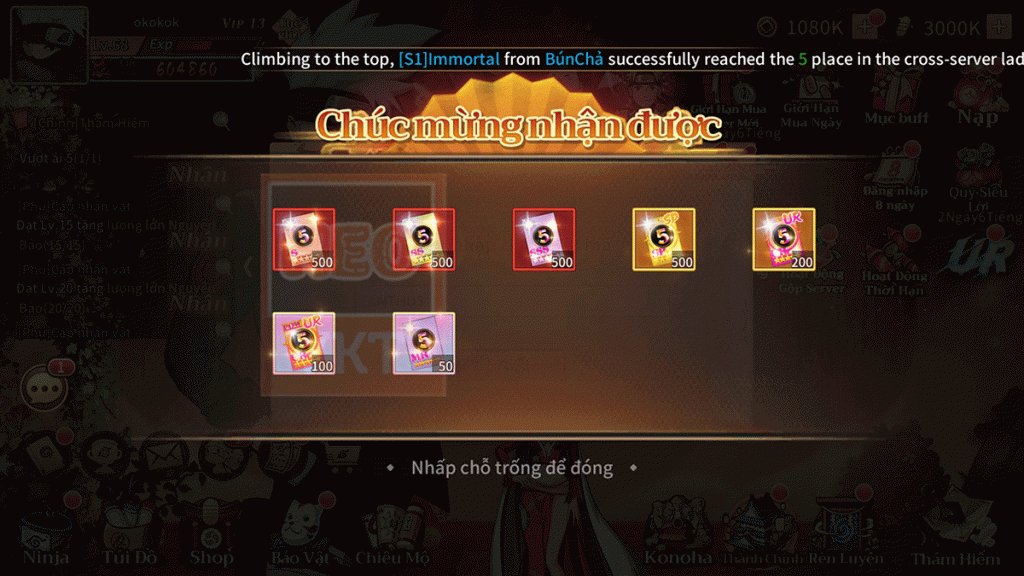This screenshot has width=1024, height=576.
Task: Select the pink UR card reward (100)
Action: coord(304,343)
